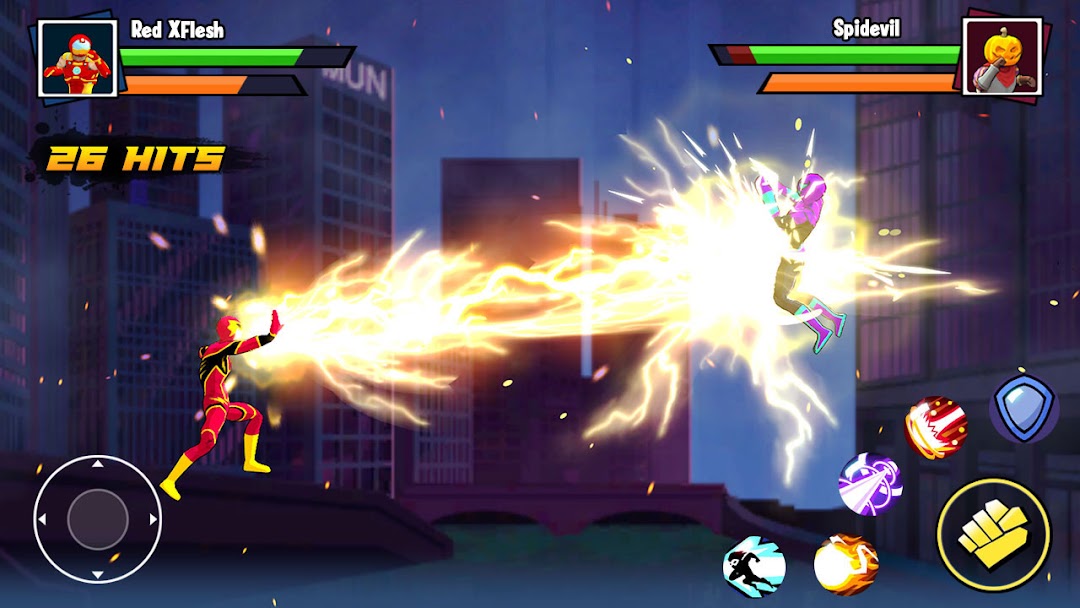Trigger the purple energy beam skill
Viewport: 1080px width, 608px height.
coord(870,484)
